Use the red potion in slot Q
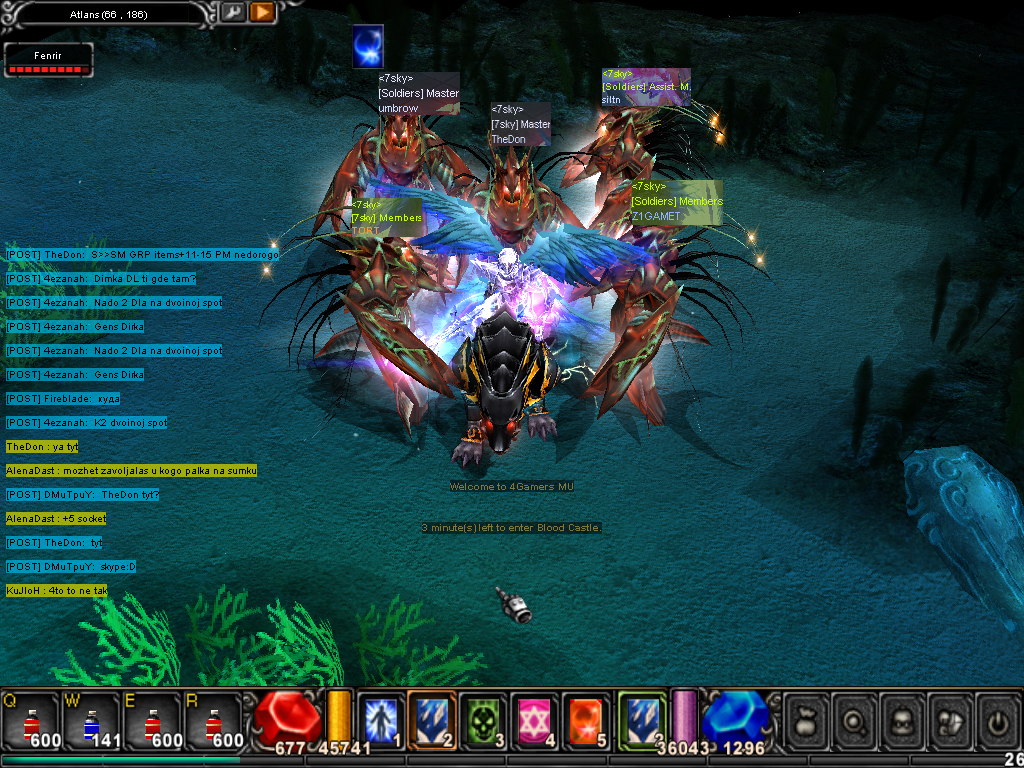1024x768 pixels. [x=29, y=720]
